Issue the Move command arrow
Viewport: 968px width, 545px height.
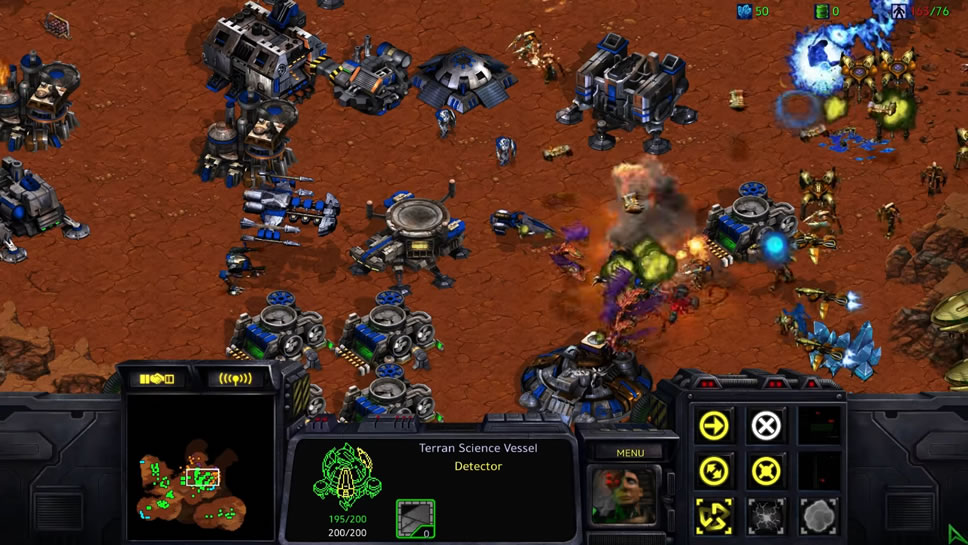point(714,425)
